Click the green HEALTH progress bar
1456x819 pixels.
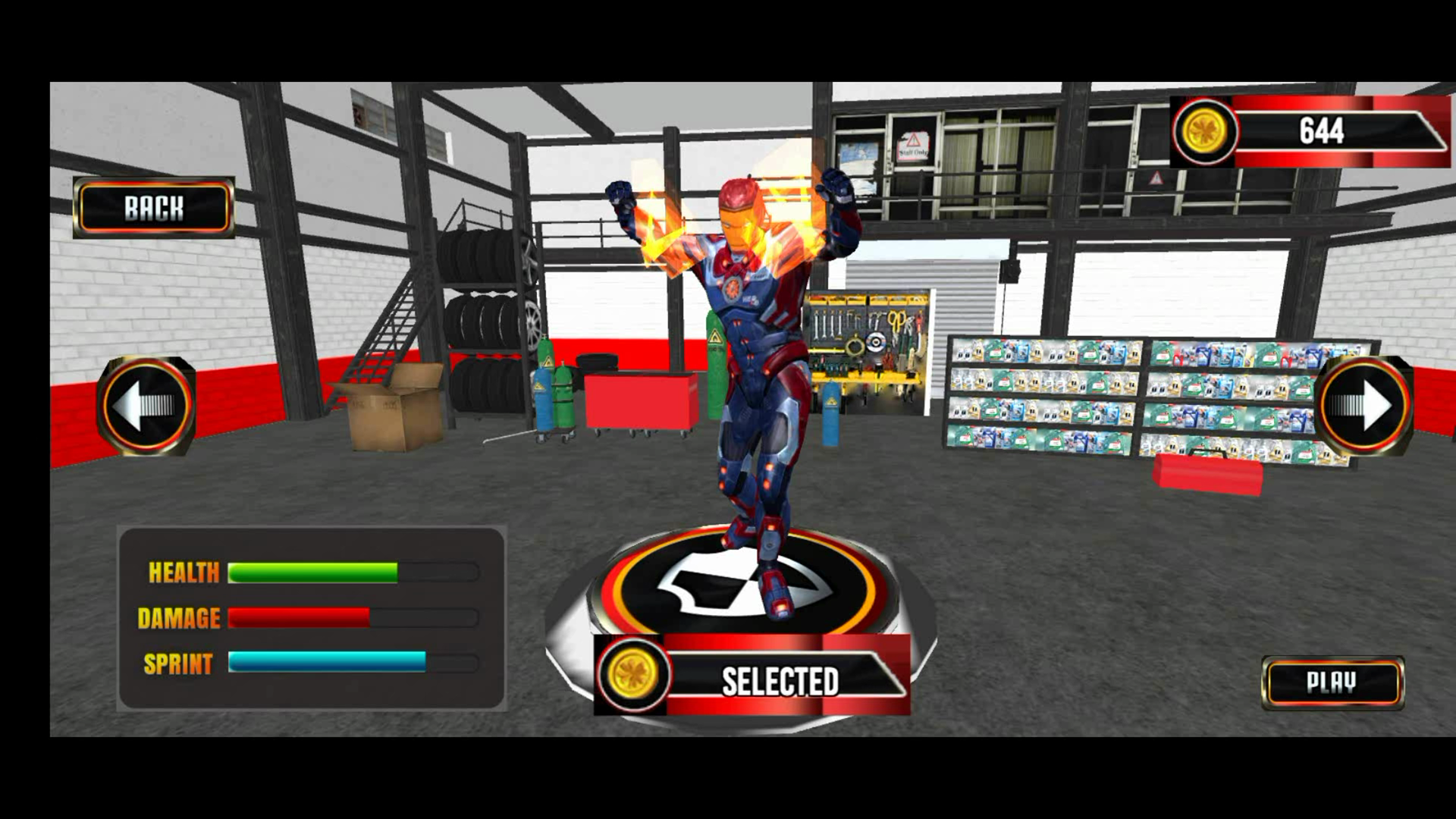point(312,570)
